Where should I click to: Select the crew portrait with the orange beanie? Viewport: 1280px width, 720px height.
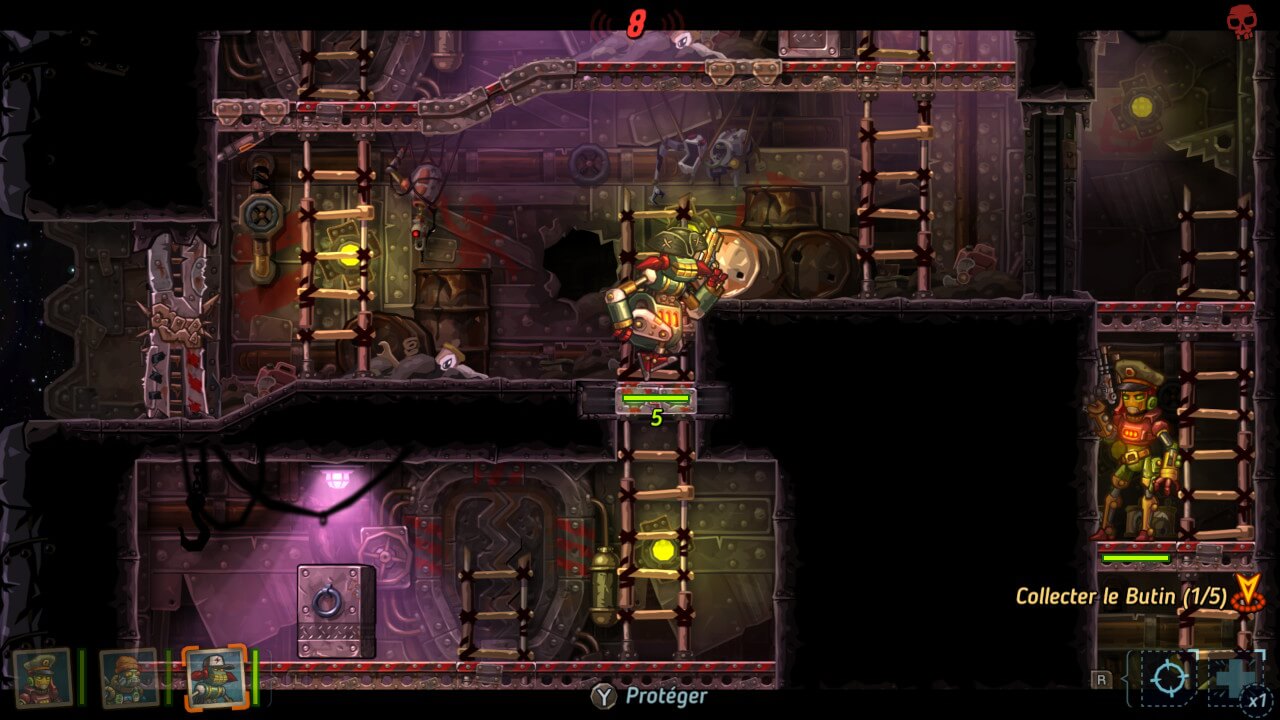point(130,677)
